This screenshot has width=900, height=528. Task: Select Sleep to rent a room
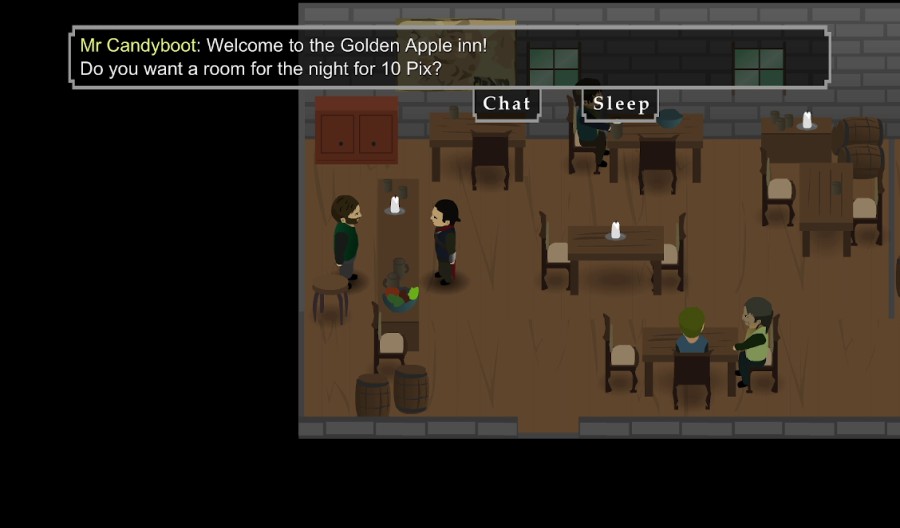[x=621, y=104]
